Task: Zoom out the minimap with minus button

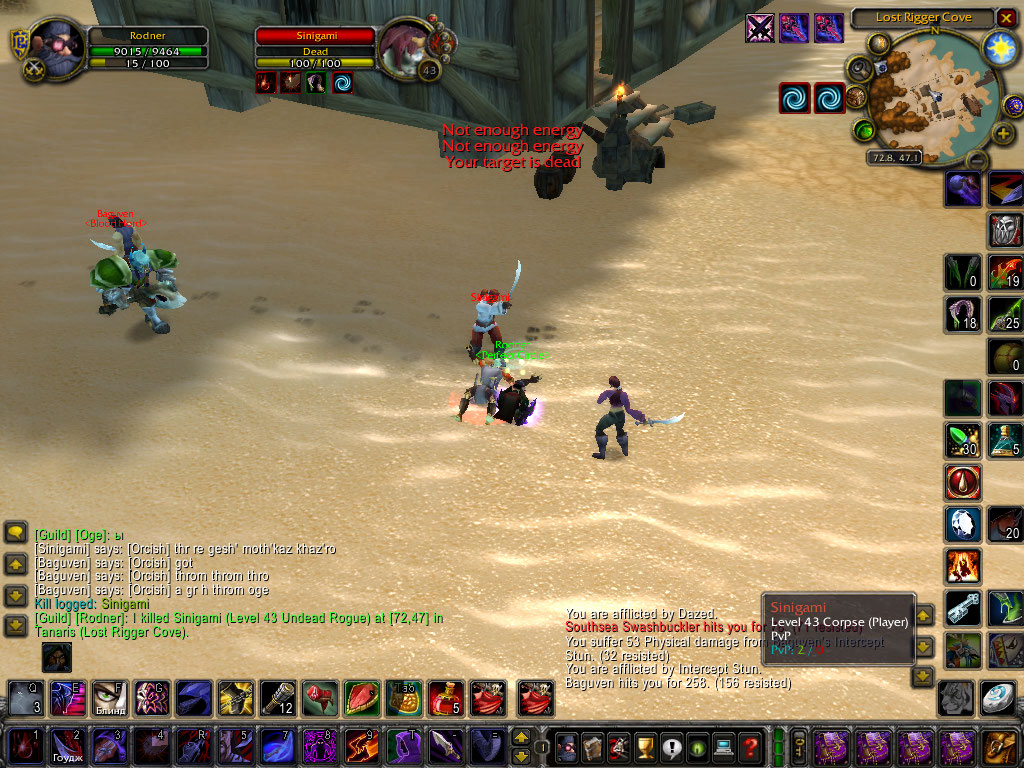Action: coord(977,160)
